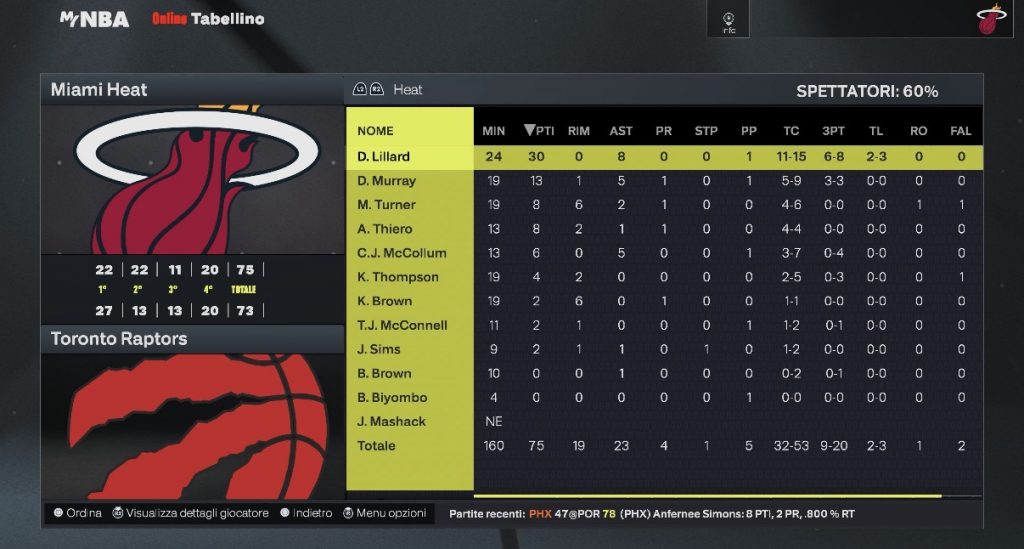This screenshot has height=549, width=1024.
Task: Pick C.J. McCollum from the list
Action: (401, 253)
